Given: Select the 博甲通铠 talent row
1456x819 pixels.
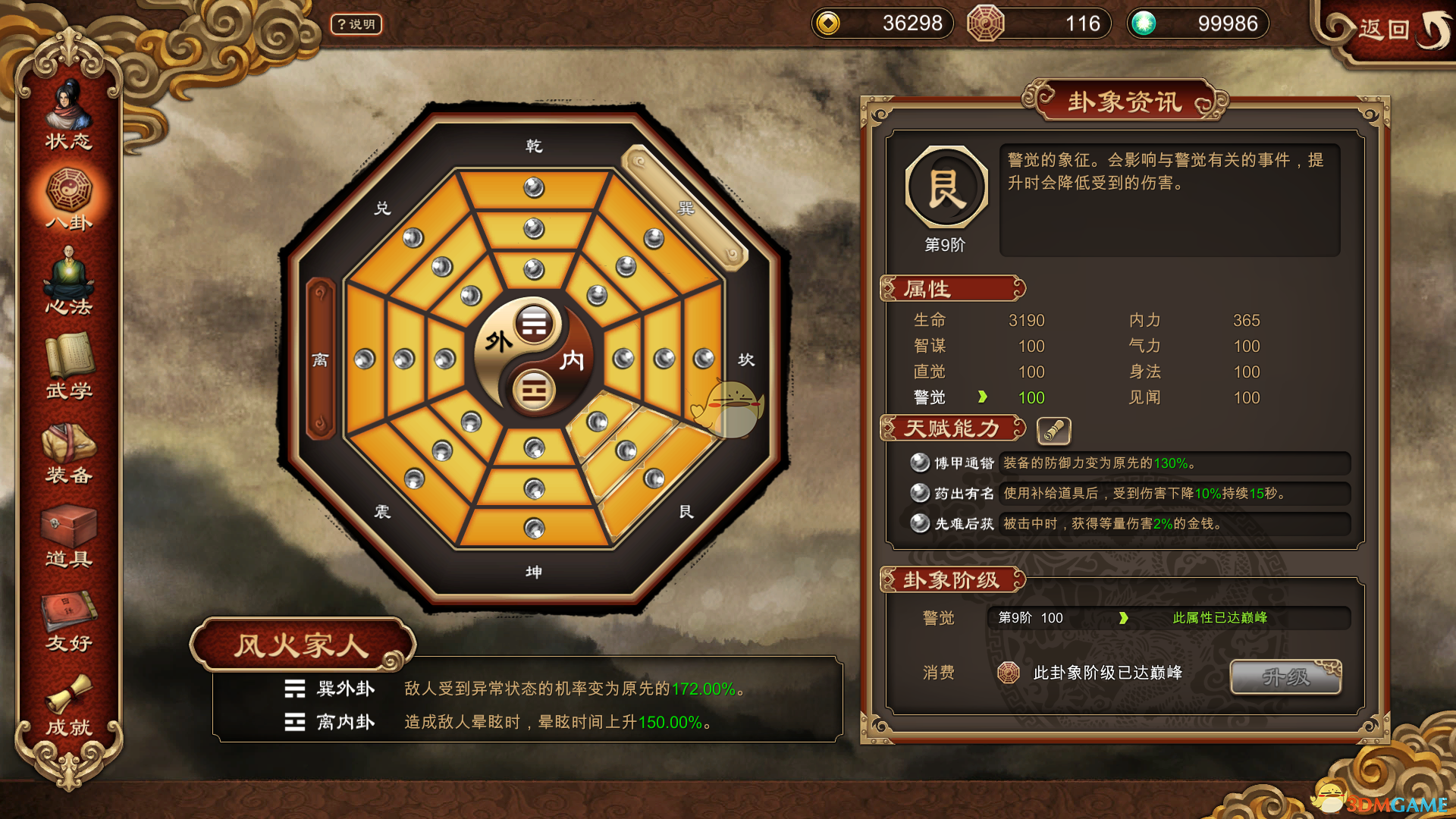Looking at the screenshot, I should coord(1130,463).
